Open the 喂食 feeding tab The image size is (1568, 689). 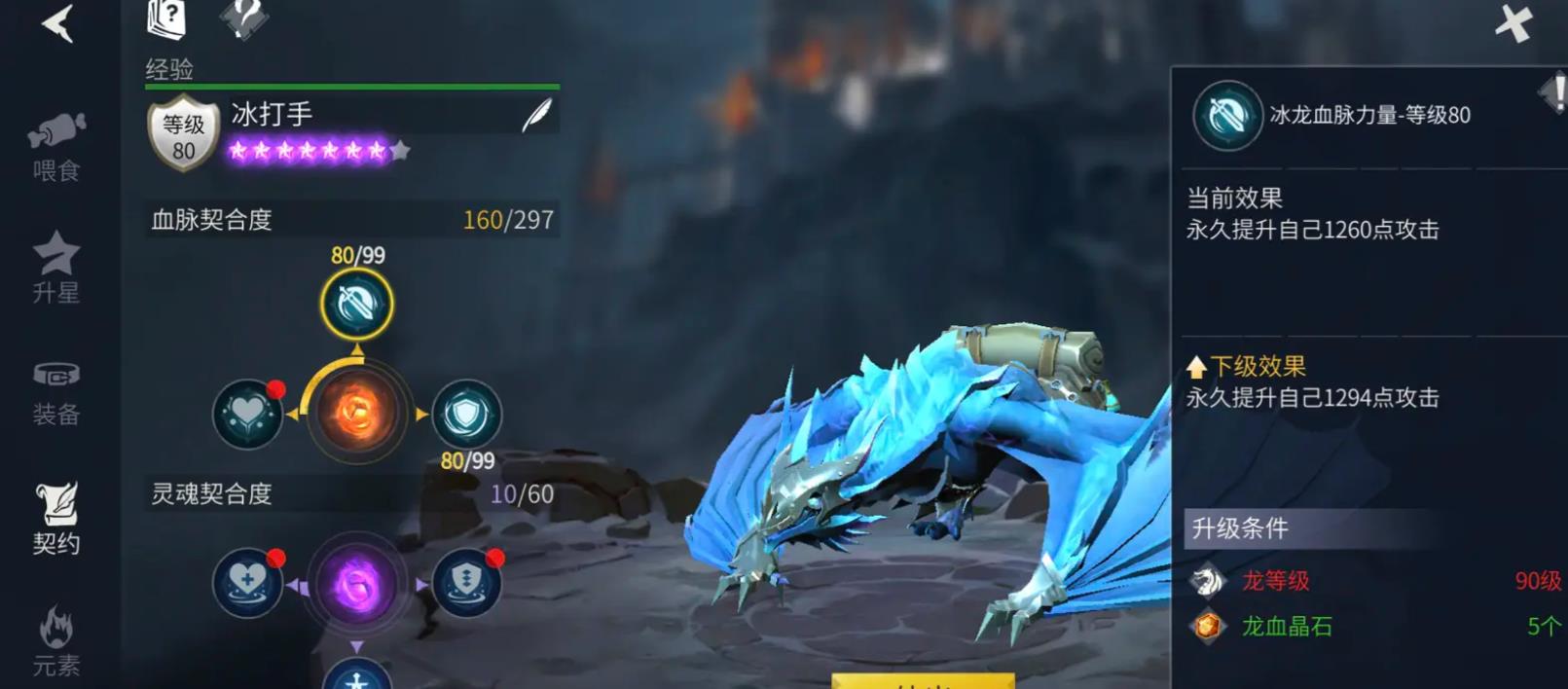pyautogui.click(x=56, y=148)
